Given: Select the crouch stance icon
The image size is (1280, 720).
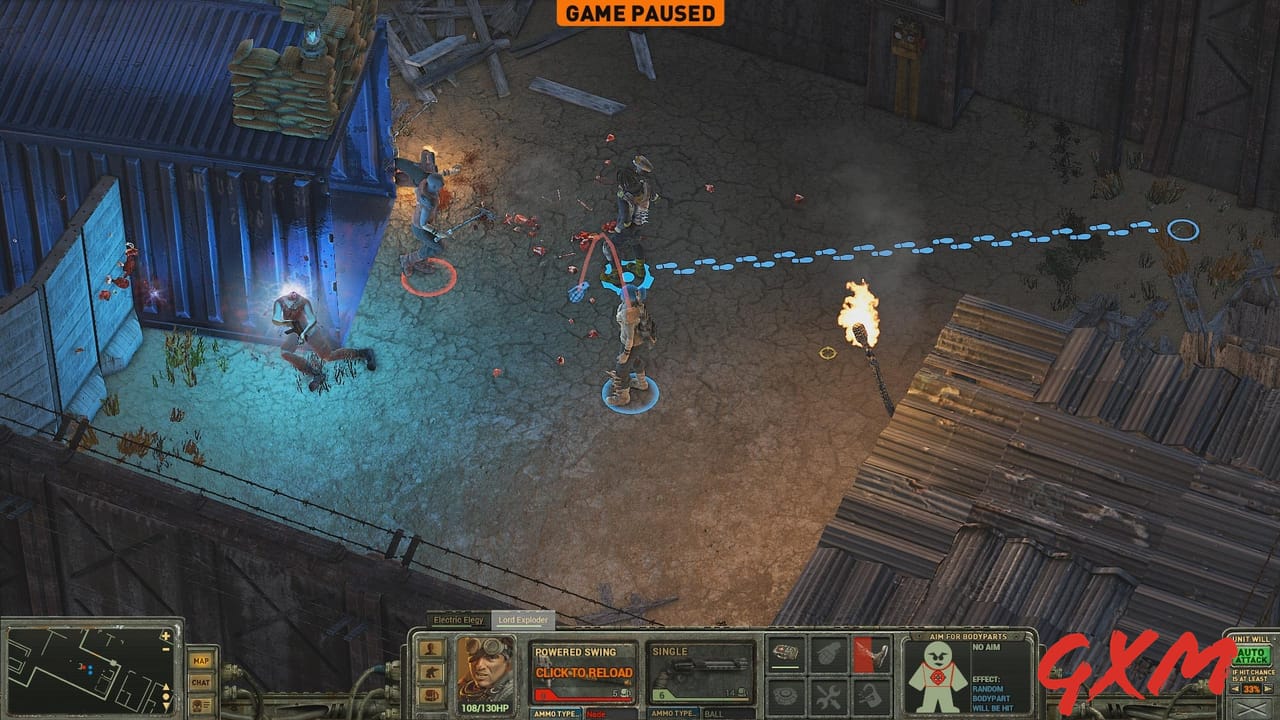Looking at the screenshot, I should (x=433, y=671).
